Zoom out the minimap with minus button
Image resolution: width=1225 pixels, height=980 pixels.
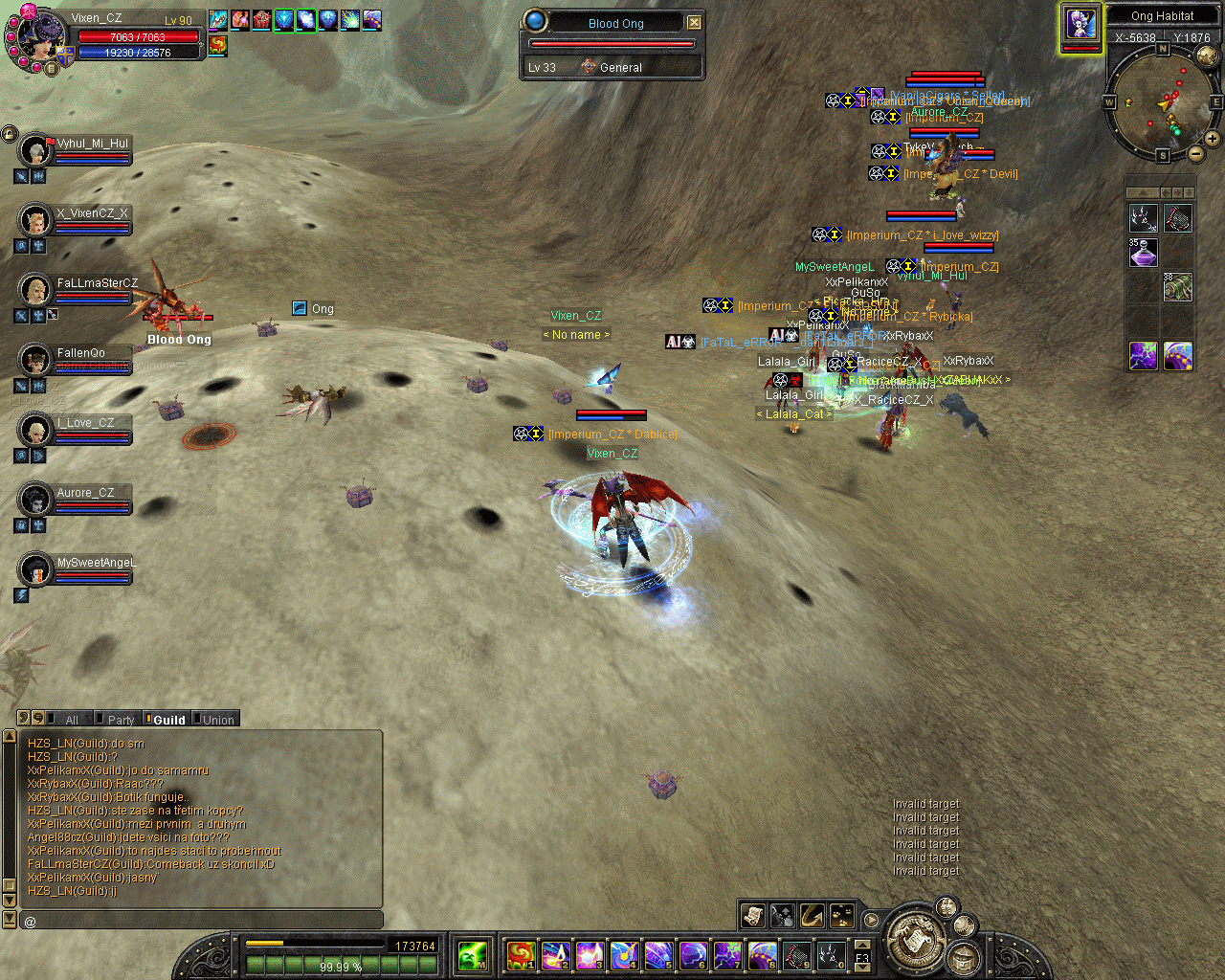point(1195,153)
